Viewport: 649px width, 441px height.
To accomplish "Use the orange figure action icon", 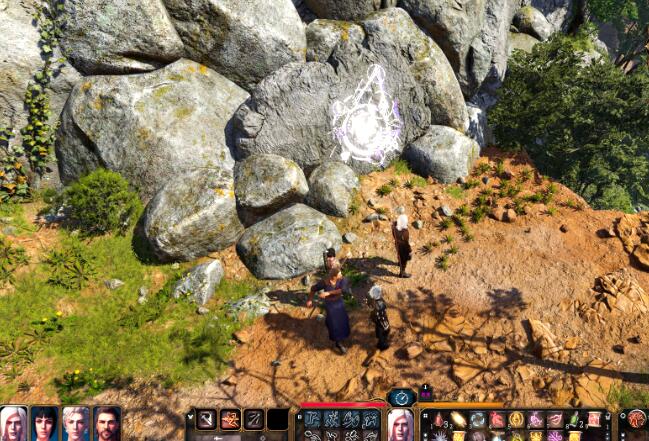I will tap(231, 420).
